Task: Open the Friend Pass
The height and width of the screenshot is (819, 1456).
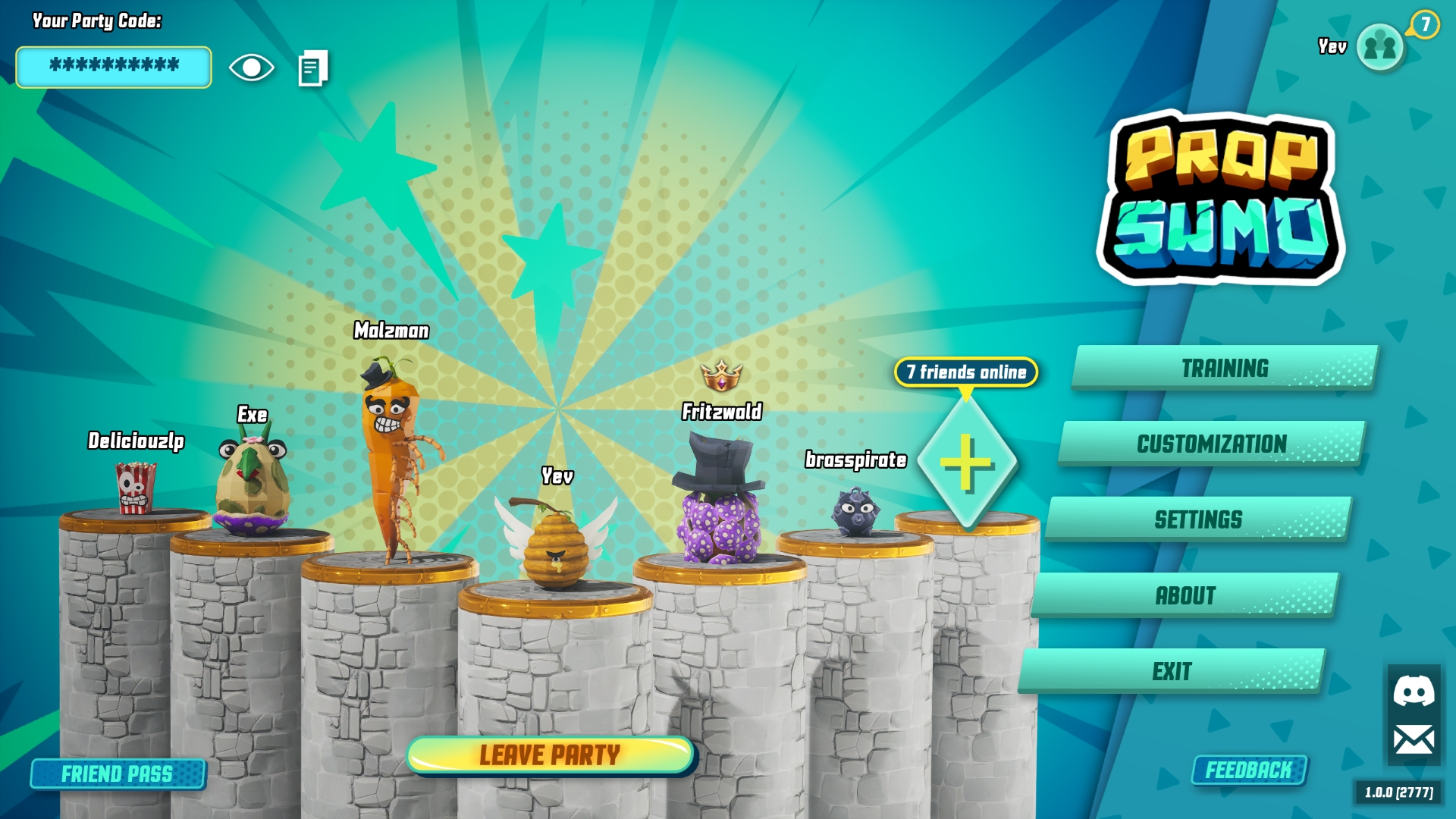Action: point(118,773)
